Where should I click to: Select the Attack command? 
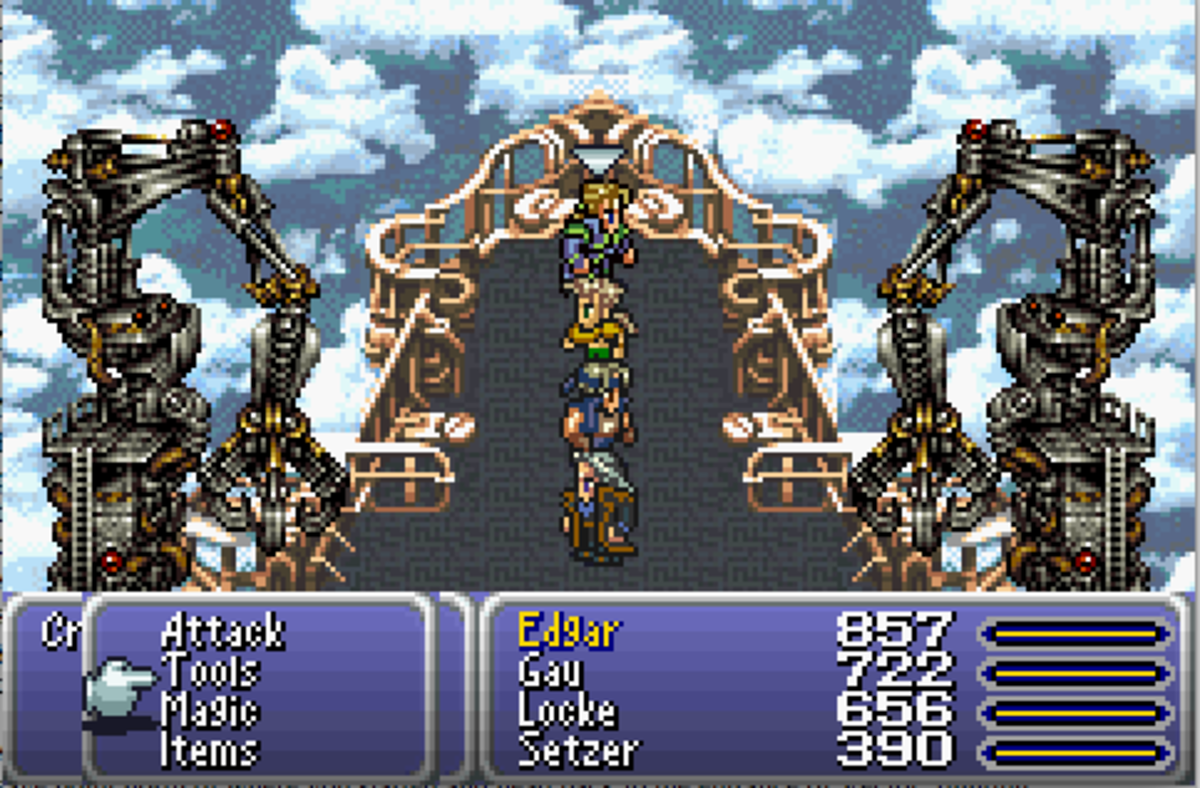[x=222, y=632]
